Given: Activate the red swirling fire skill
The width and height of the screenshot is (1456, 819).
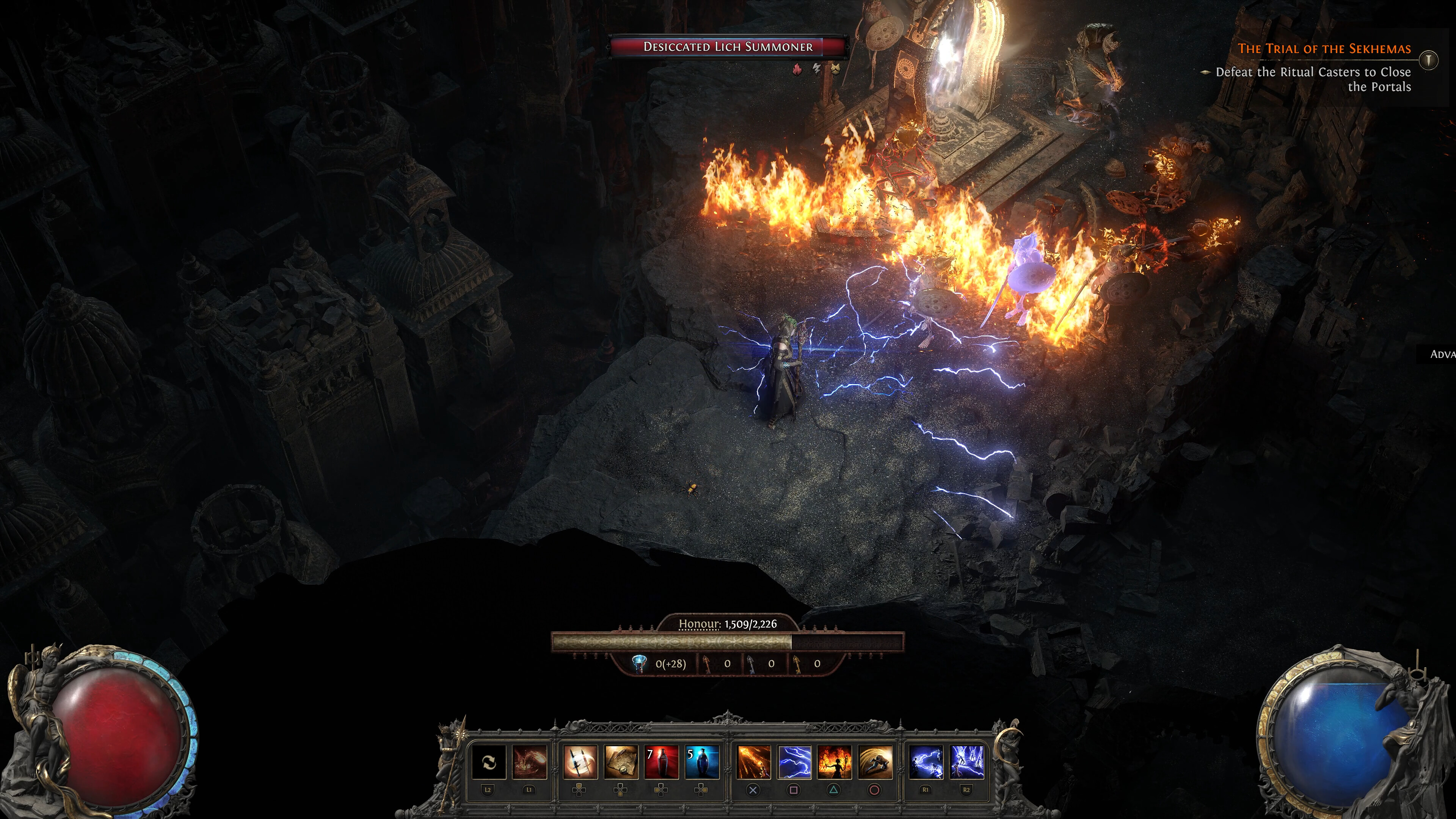Looking at the screenshot, I should [x=530, y=762].
